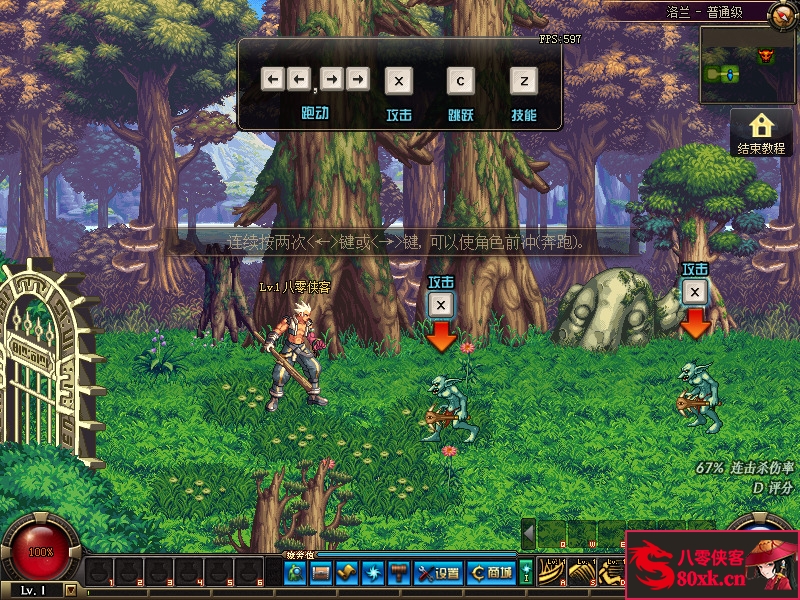This screenshot has height=600, width=800.
Task: Click the hammer icon in menu bar
Action: pos(399,573)
